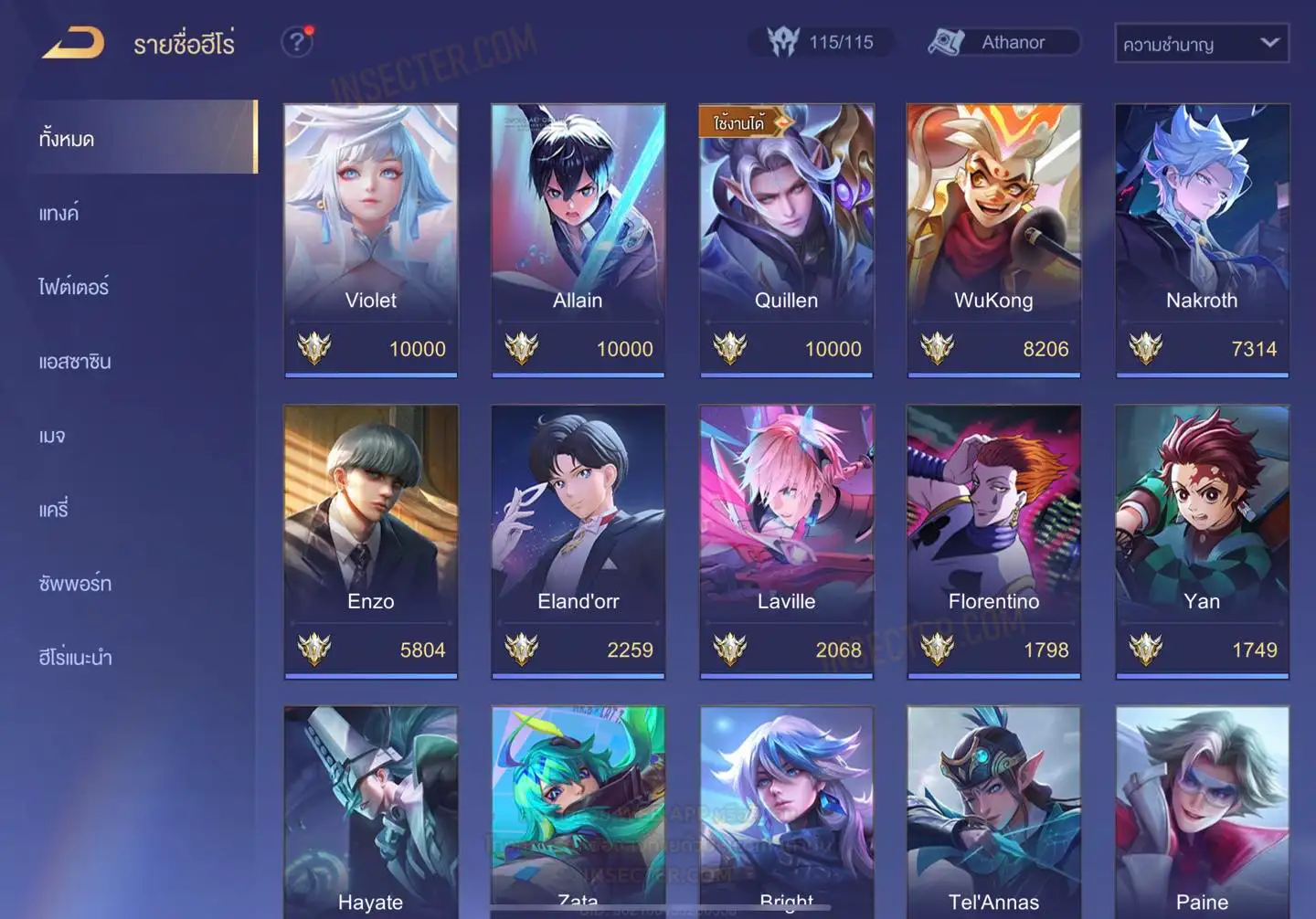This screenshot has width=1316, height=919.
Task: Select the Nakroth hero card
Action: click(1202, 239)
